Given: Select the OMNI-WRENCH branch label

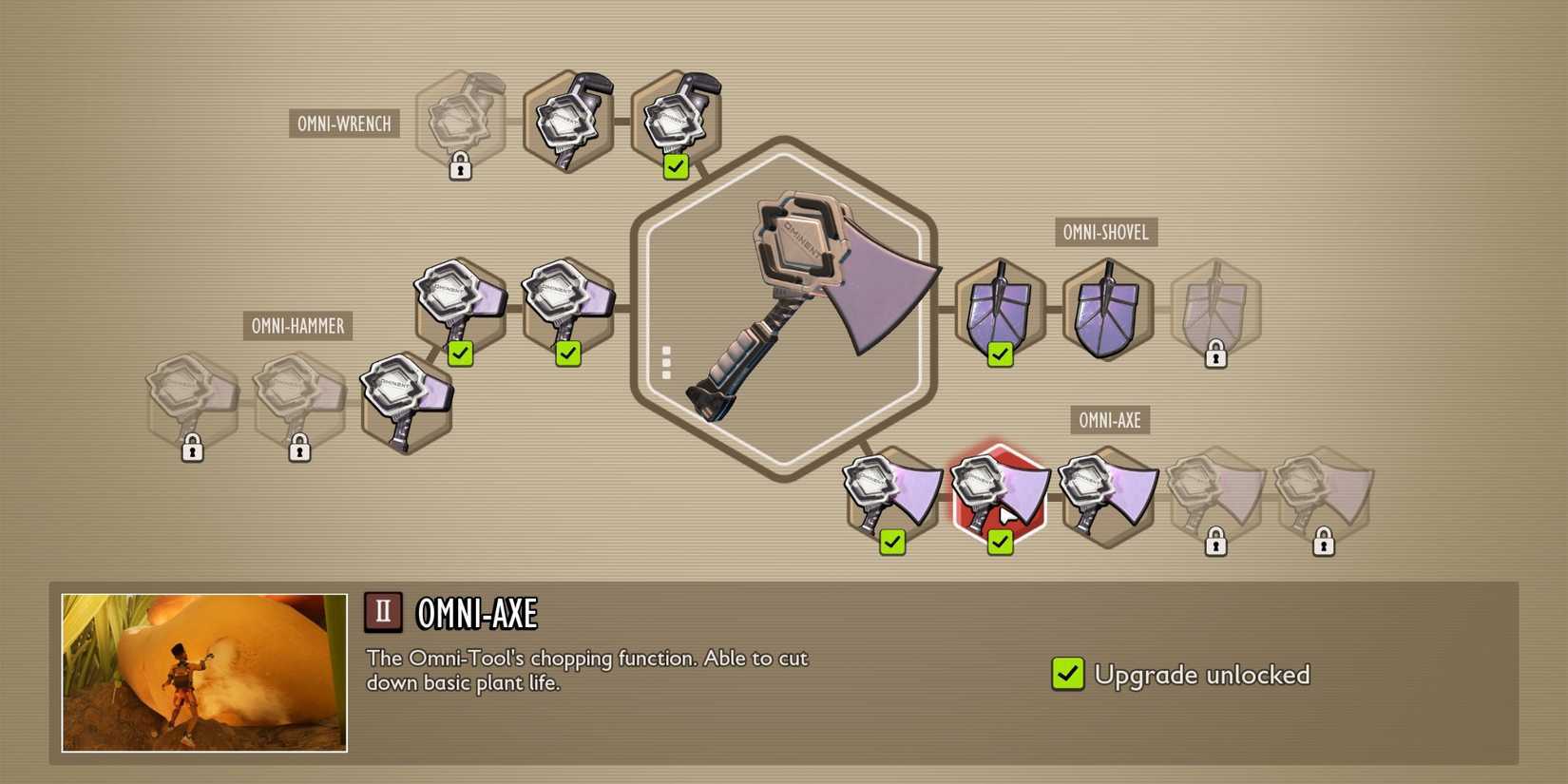Looking at the screenshot, I should coord(343,124).
